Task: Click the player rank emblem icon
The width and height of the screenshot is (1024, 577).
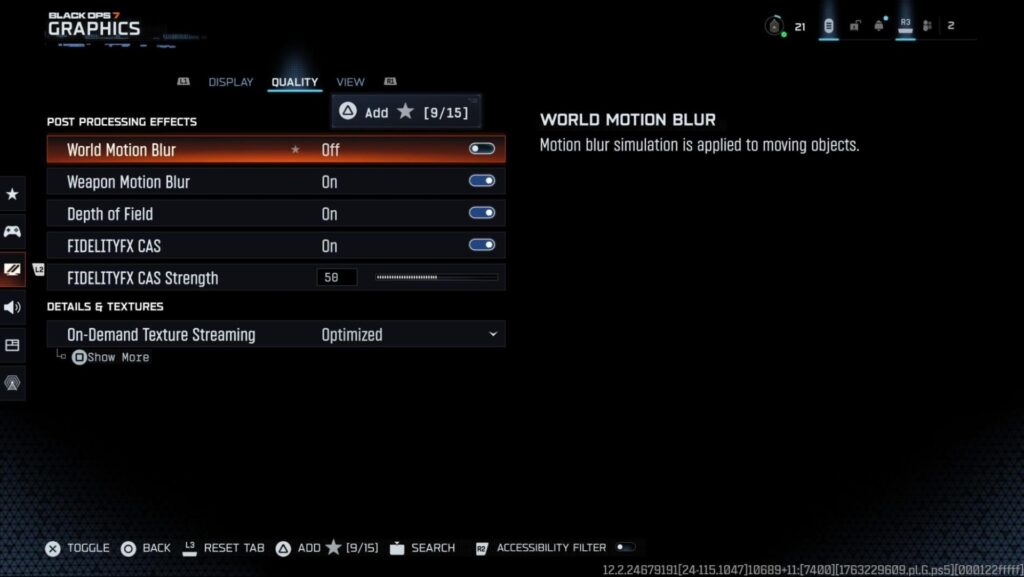Action: (774, 27)
